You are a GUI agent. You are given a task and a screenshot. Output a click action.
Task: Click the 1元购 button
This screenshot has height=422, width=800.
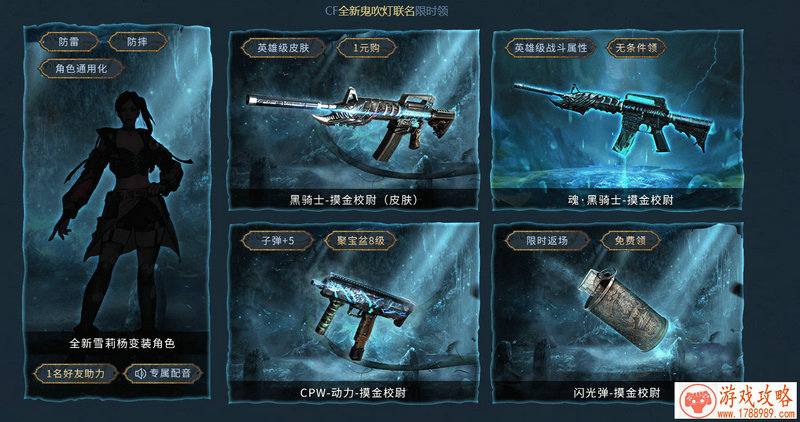pyautogui.click(x=361, y=47)
